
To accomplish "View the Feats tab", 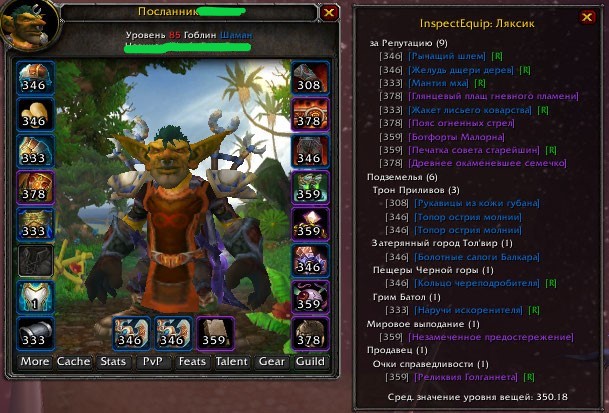I will pos(192,361).
